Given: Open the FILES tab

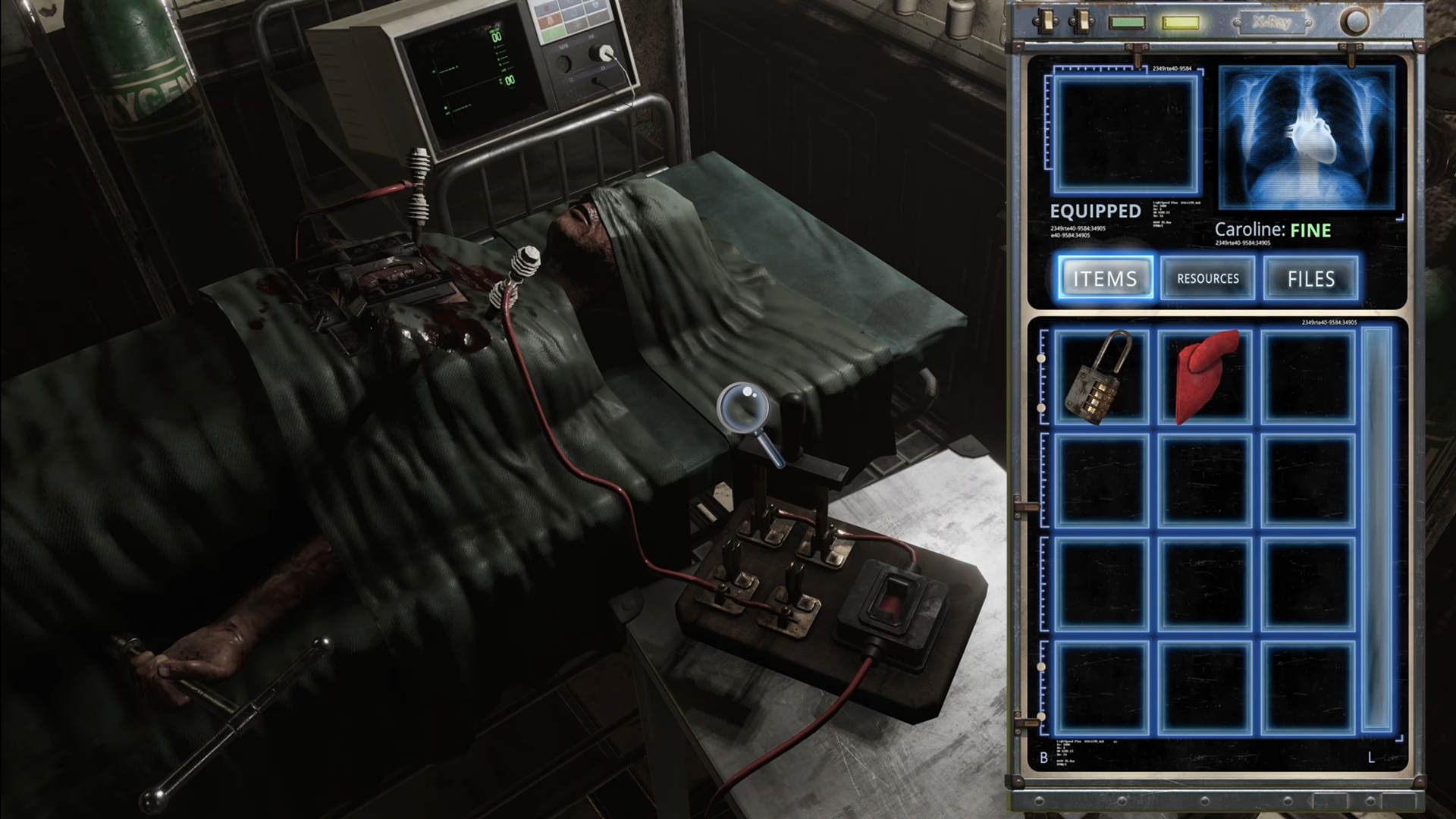Looking at the screenshot, I should point(1310,278).
